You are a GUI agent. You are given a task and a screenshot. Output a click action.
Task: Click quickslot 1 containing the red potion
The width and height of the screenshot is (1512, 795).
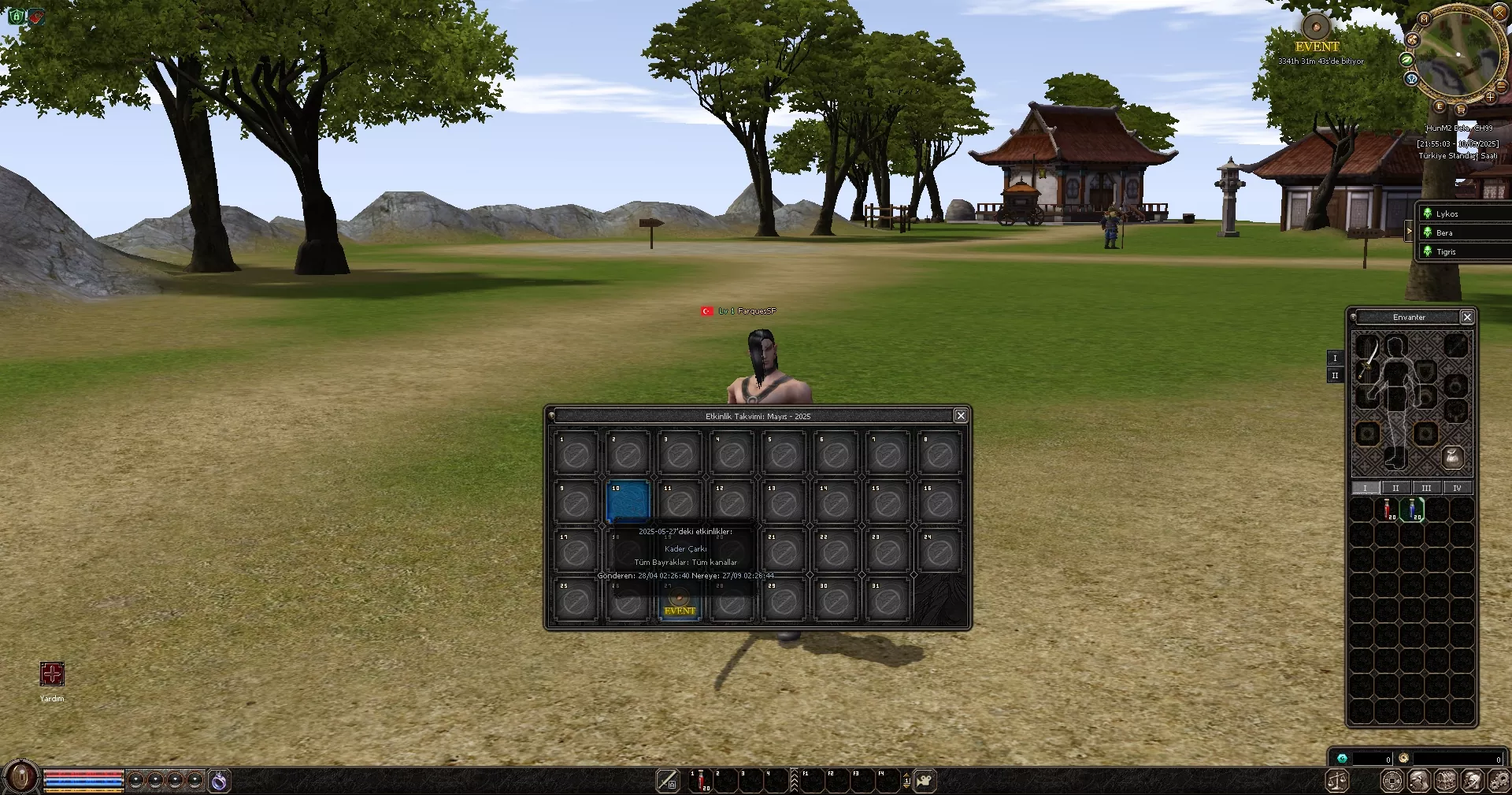(699, 782)
